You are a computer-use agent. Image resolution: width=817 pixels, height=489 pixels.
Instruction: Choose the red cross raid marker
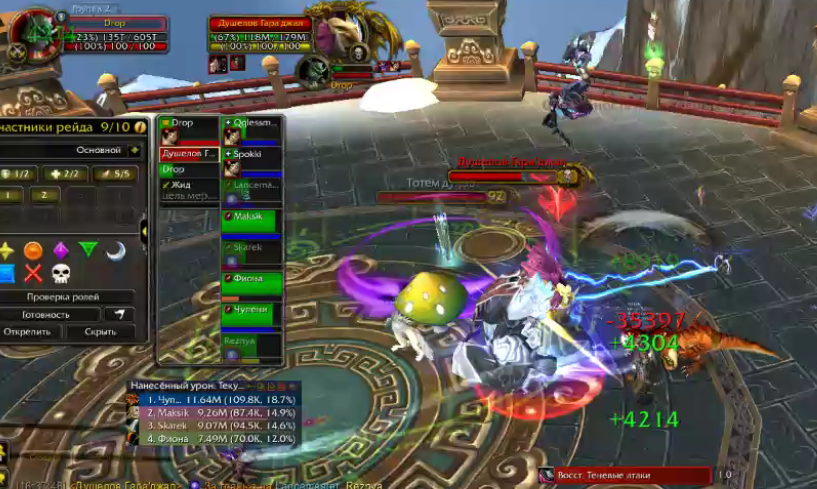tap(33, 273)
